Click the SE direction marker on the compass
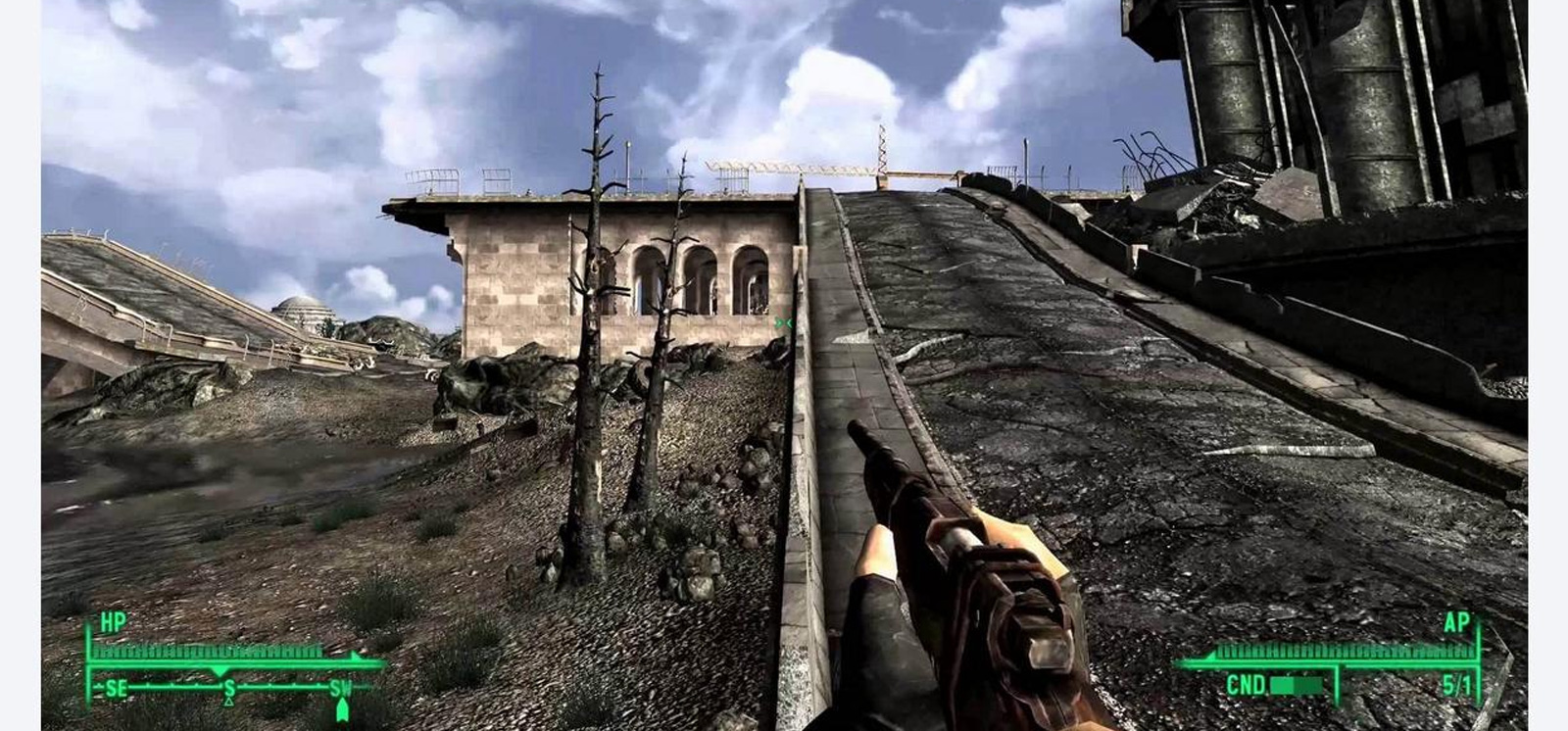The height and width of the screenshot is (731, 1568). coord(117,688)
